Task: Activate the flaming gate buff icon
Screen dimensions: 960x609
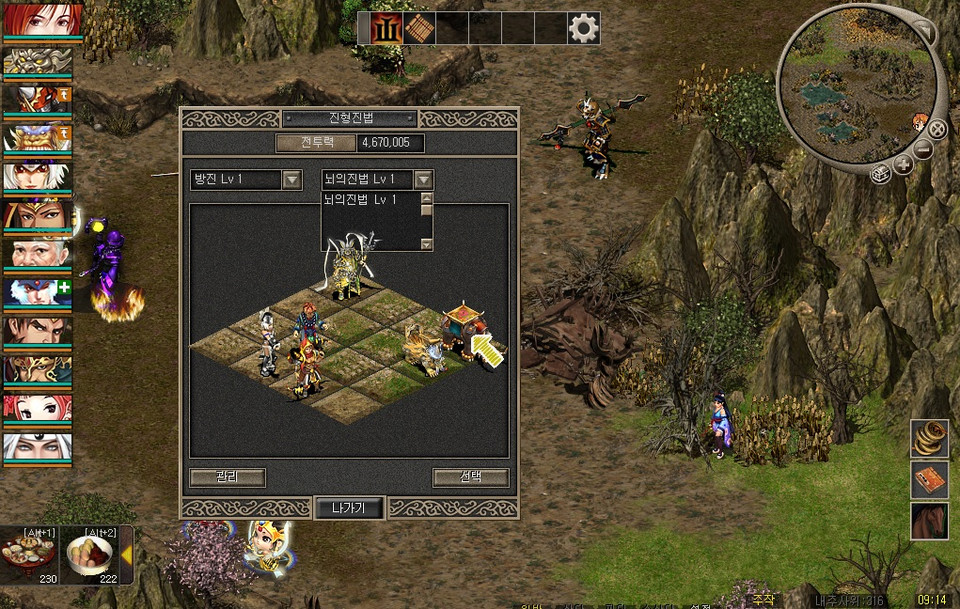Action: point(386,28)
